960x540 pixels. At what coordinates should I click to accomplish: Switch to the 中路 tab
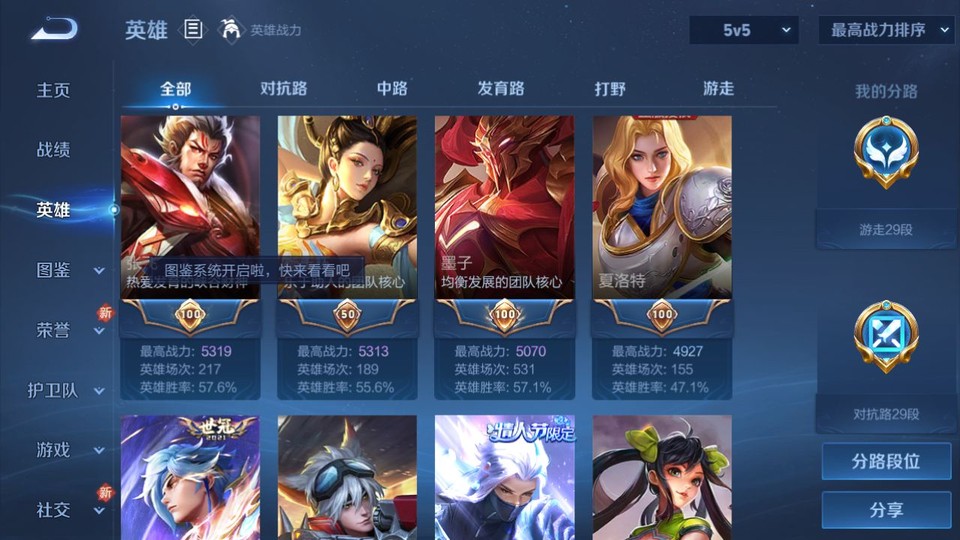[392, 88]
